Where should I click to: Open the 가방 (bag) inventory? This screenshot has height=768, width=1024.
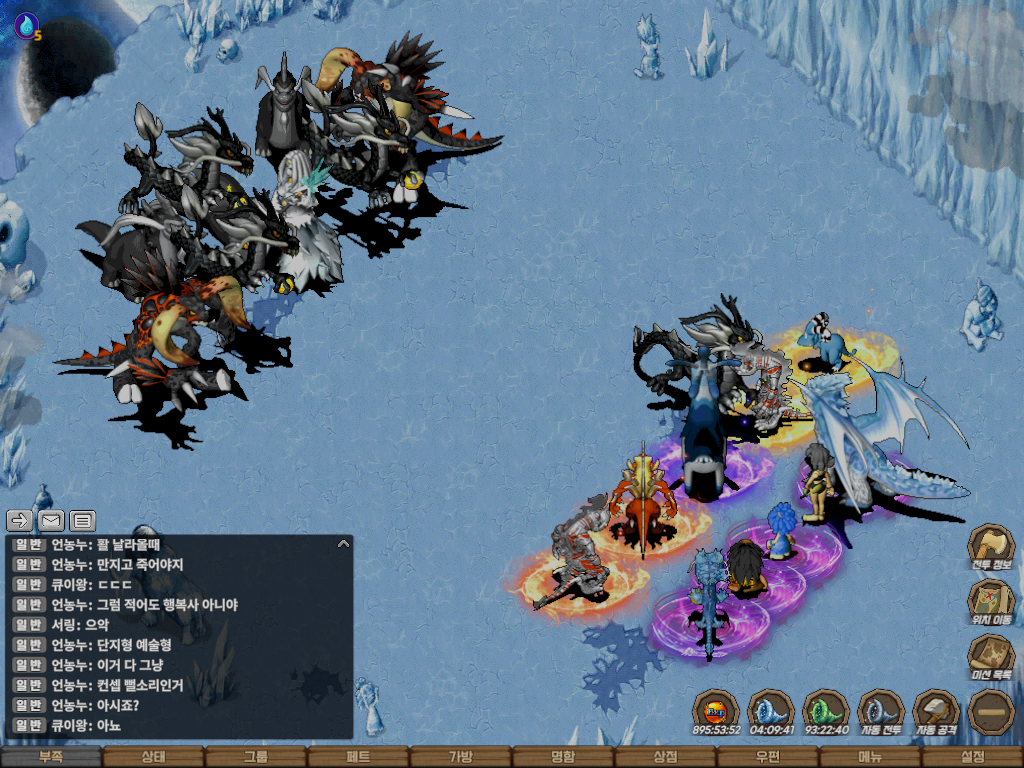(460, 758)
